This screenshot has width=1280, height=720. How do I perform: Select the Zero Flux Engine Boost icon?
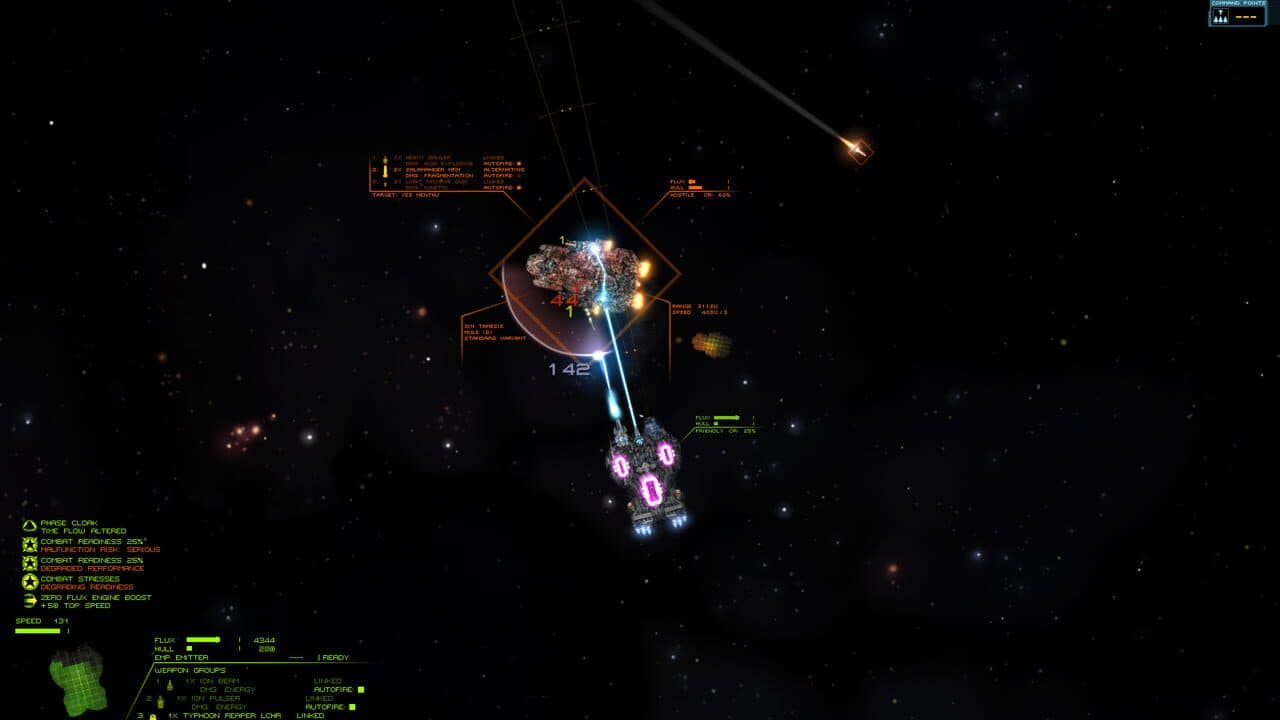click(29, 601)
